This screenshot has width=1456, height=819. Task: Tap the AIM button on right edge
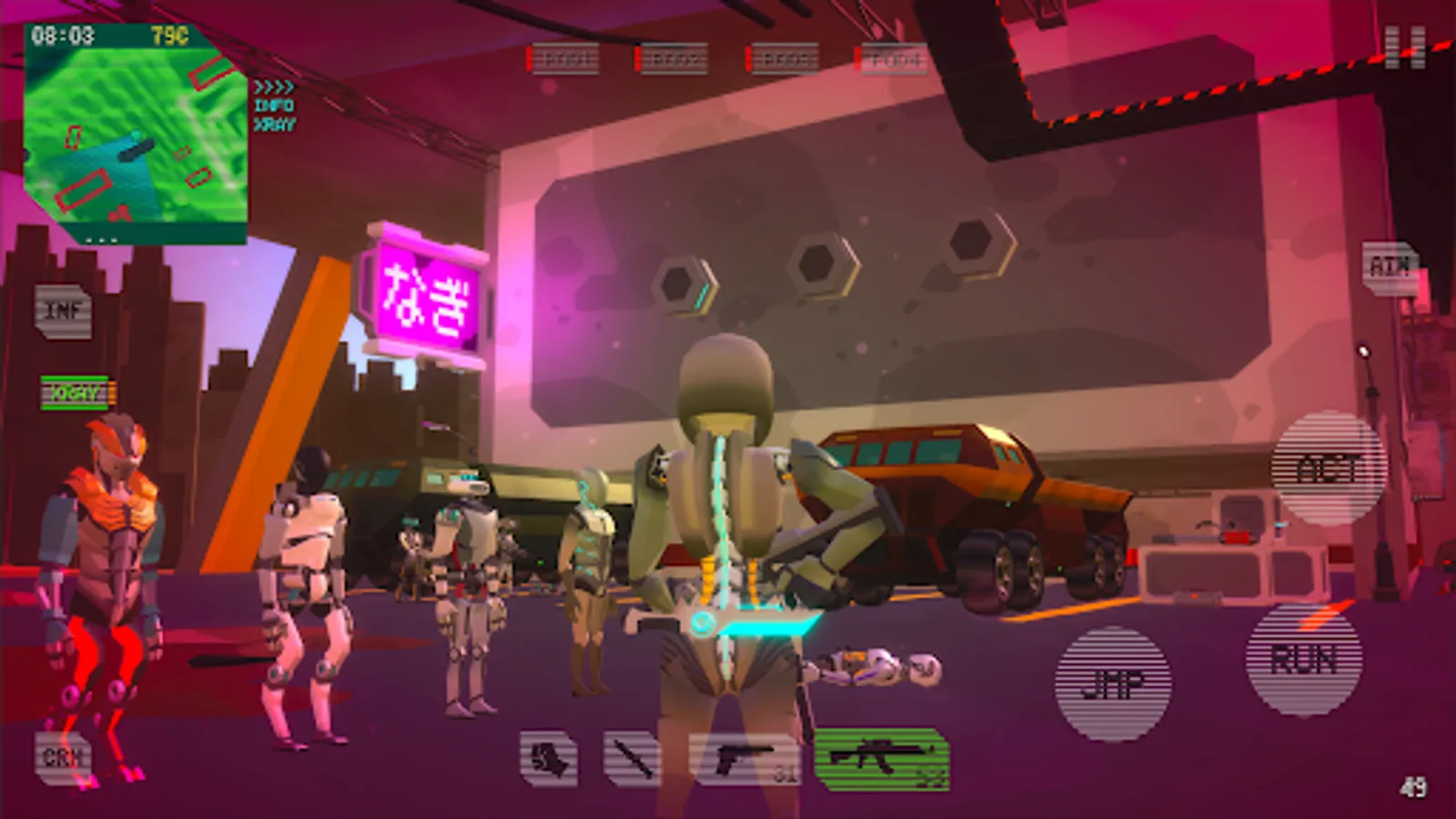click(x=1390, y=266)
